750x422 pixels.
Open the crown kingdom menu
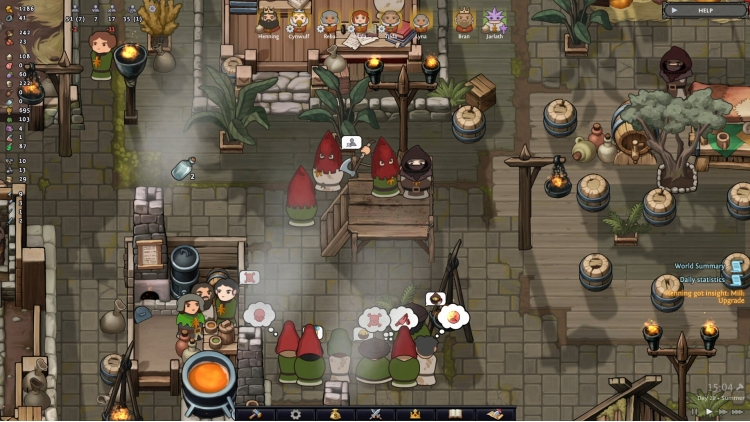[415, 414]
